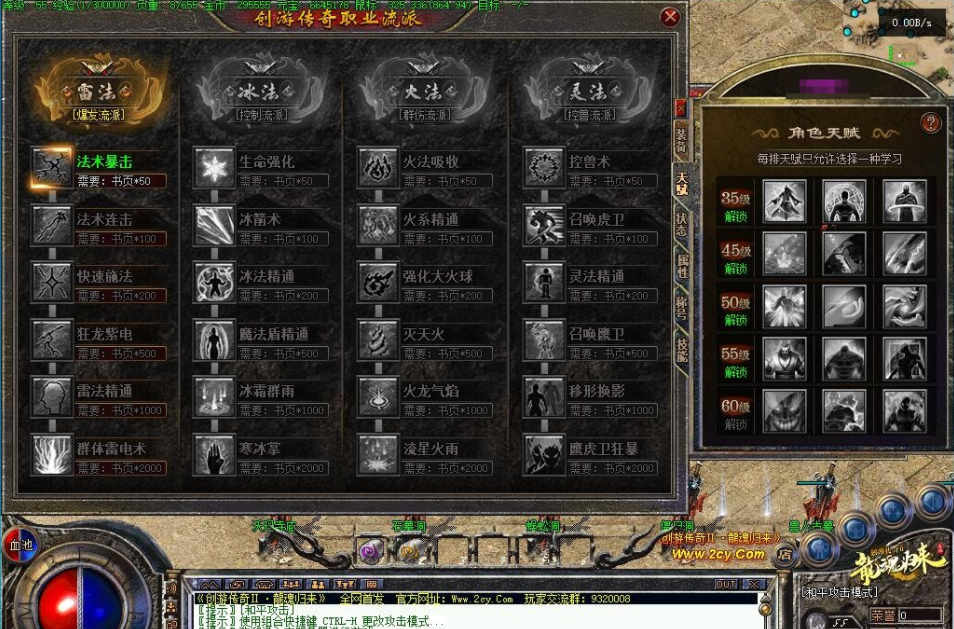
Task: Choose the 生命强化 snowflake skill
Action: point(214,167)
